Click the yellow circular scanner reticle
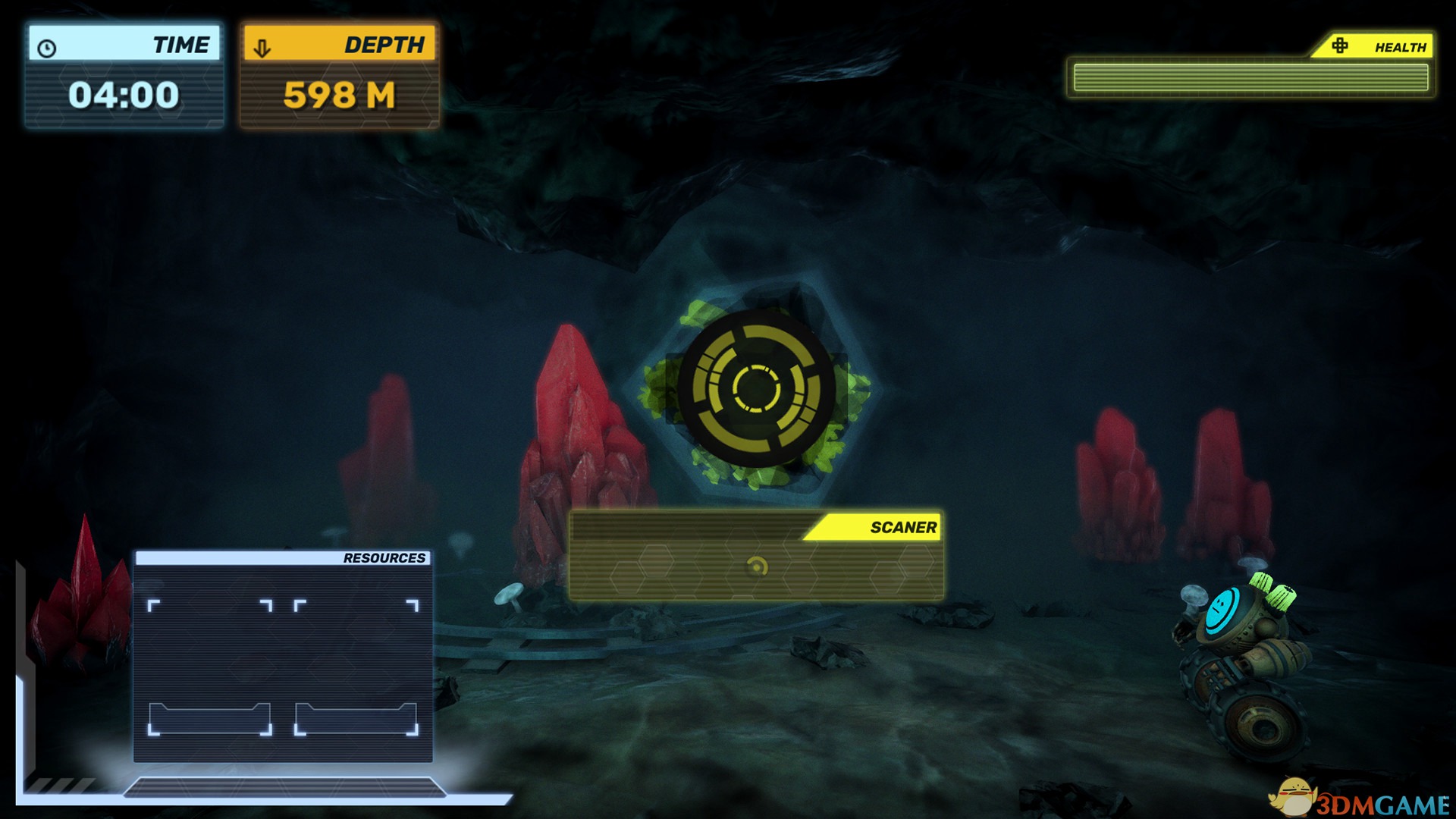This screenshot has height=819, width=1456. pos(756,388)
